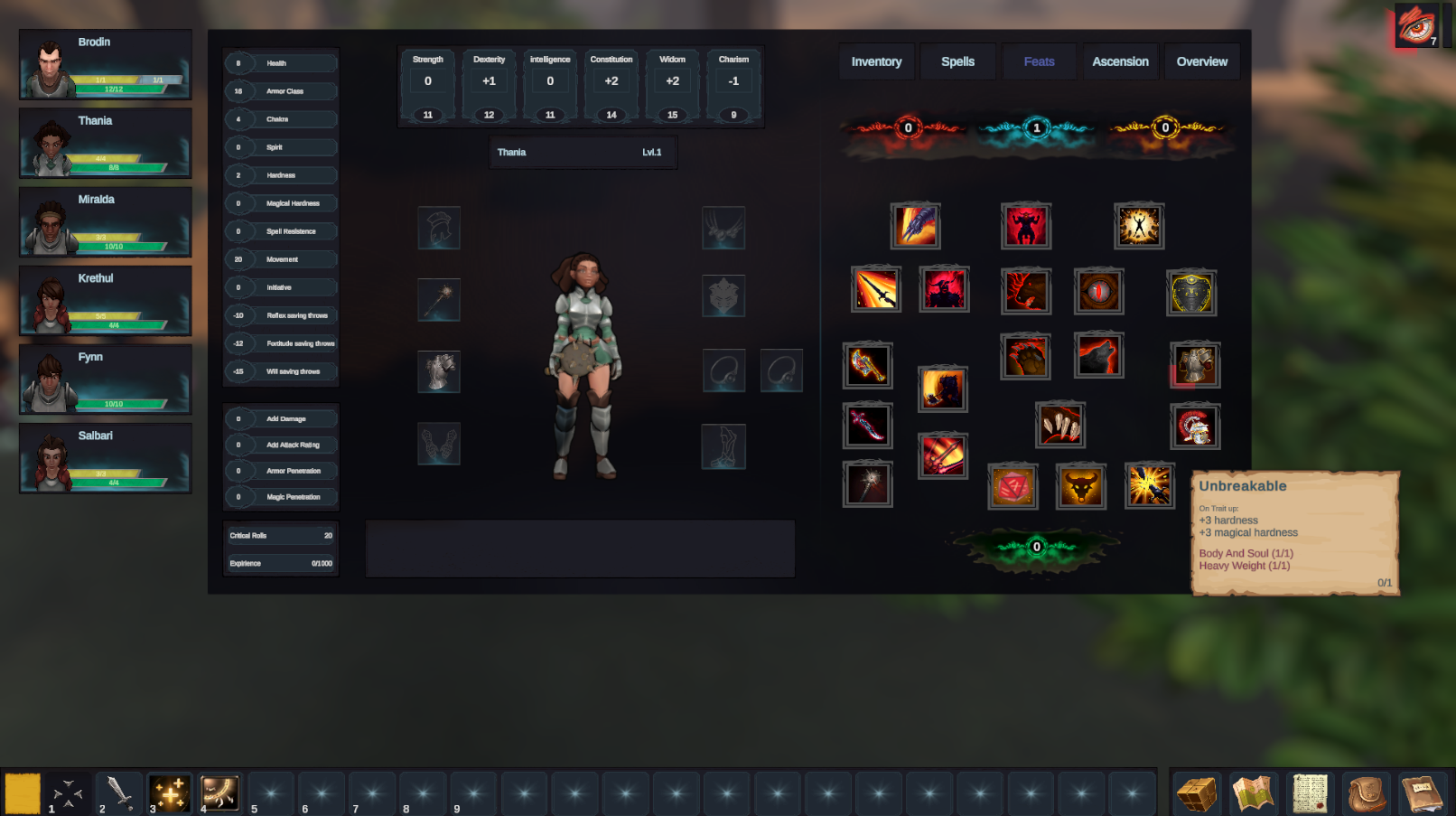This screenshot has height=816, width=1456.
Task: Toggle the blue feat tree counter
Action: point(1035,128)
